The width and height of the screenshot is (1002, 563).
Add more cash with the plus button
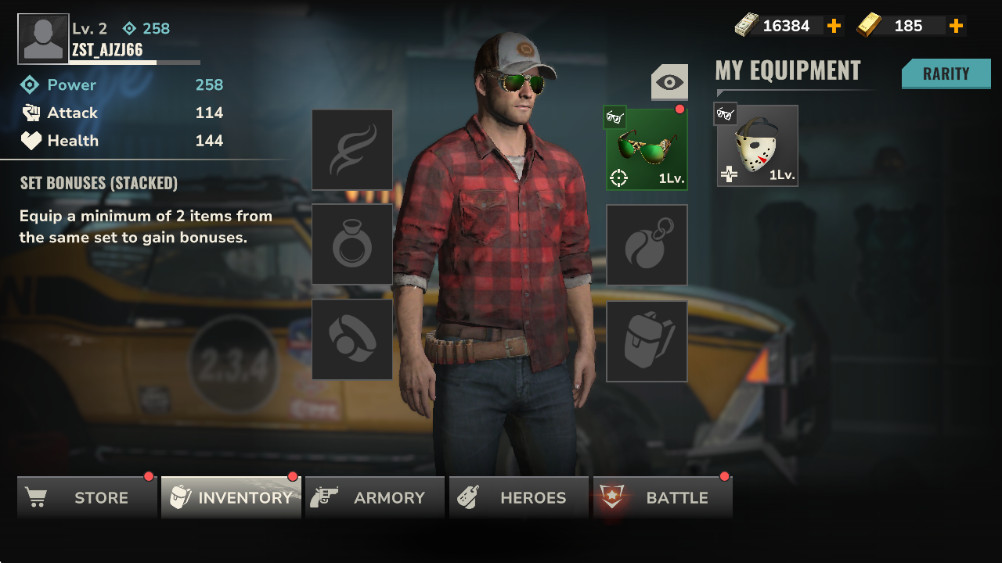(834, 26)
